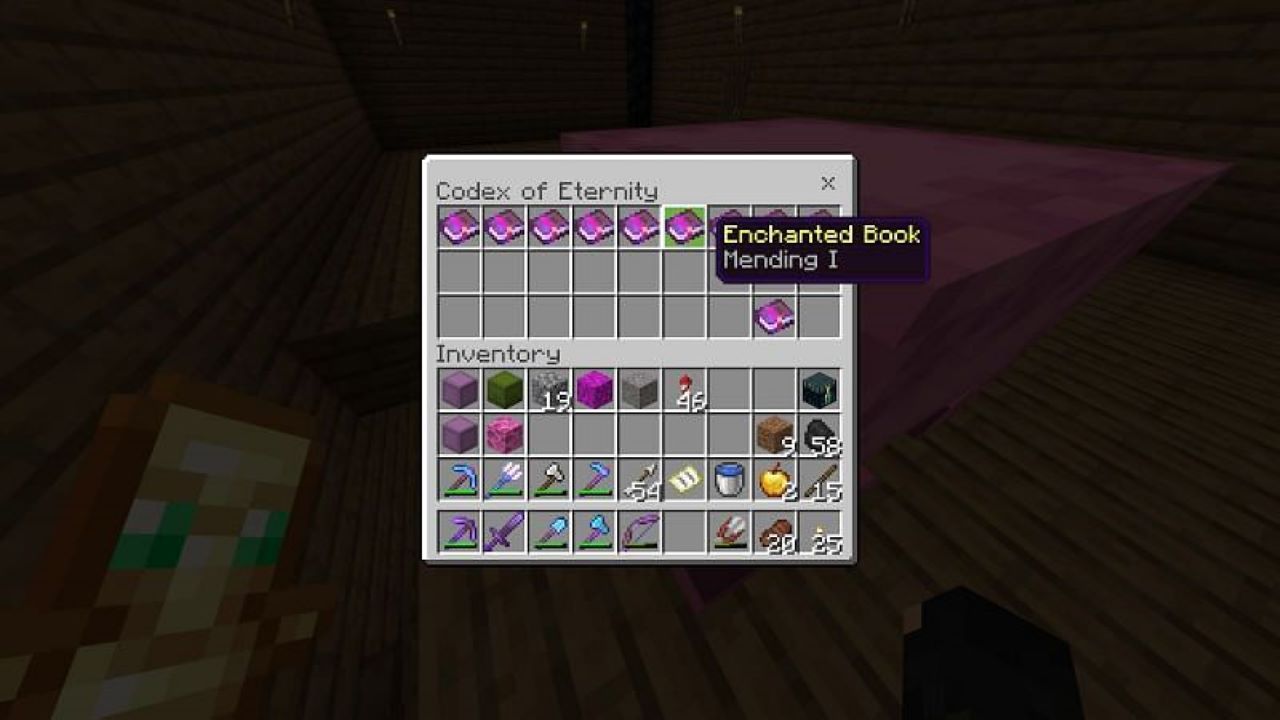Close the Codex of Eternity chest
Image resolution: width=1280 pixels, height=720 pixels.
click(x=827, y=183)
